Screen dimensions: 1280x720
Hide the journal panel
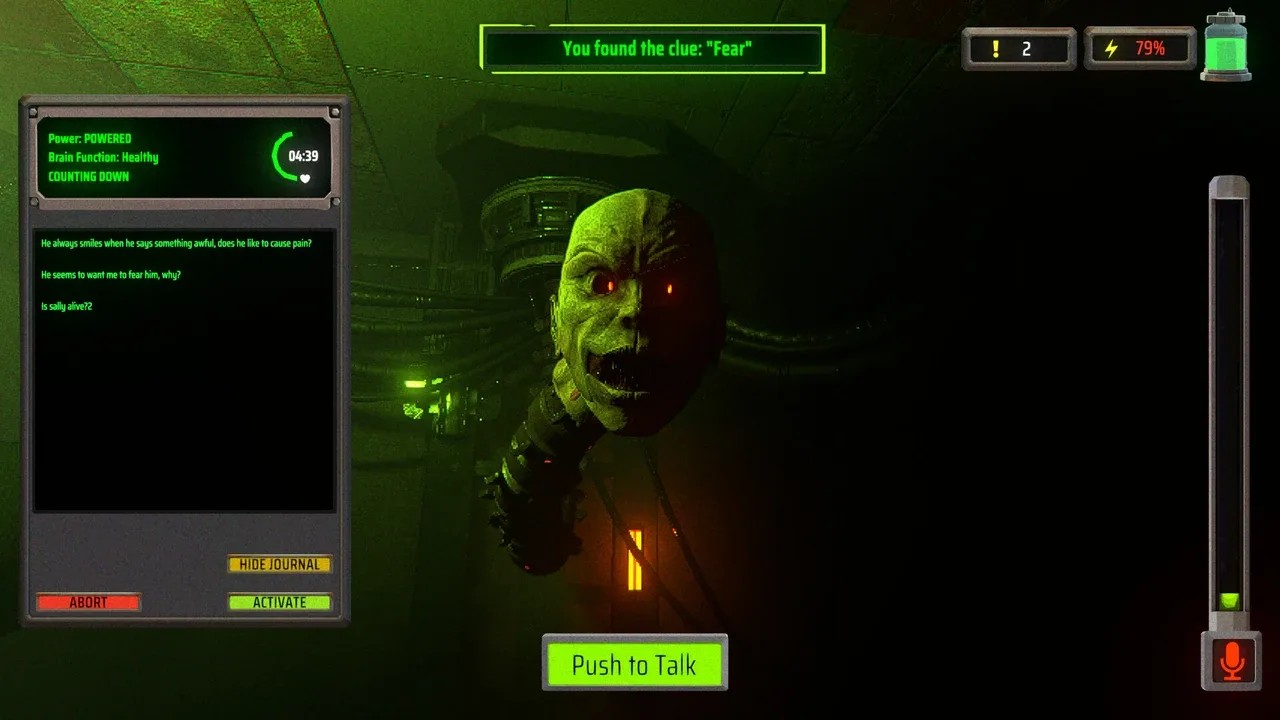click(x=279, y=564)
